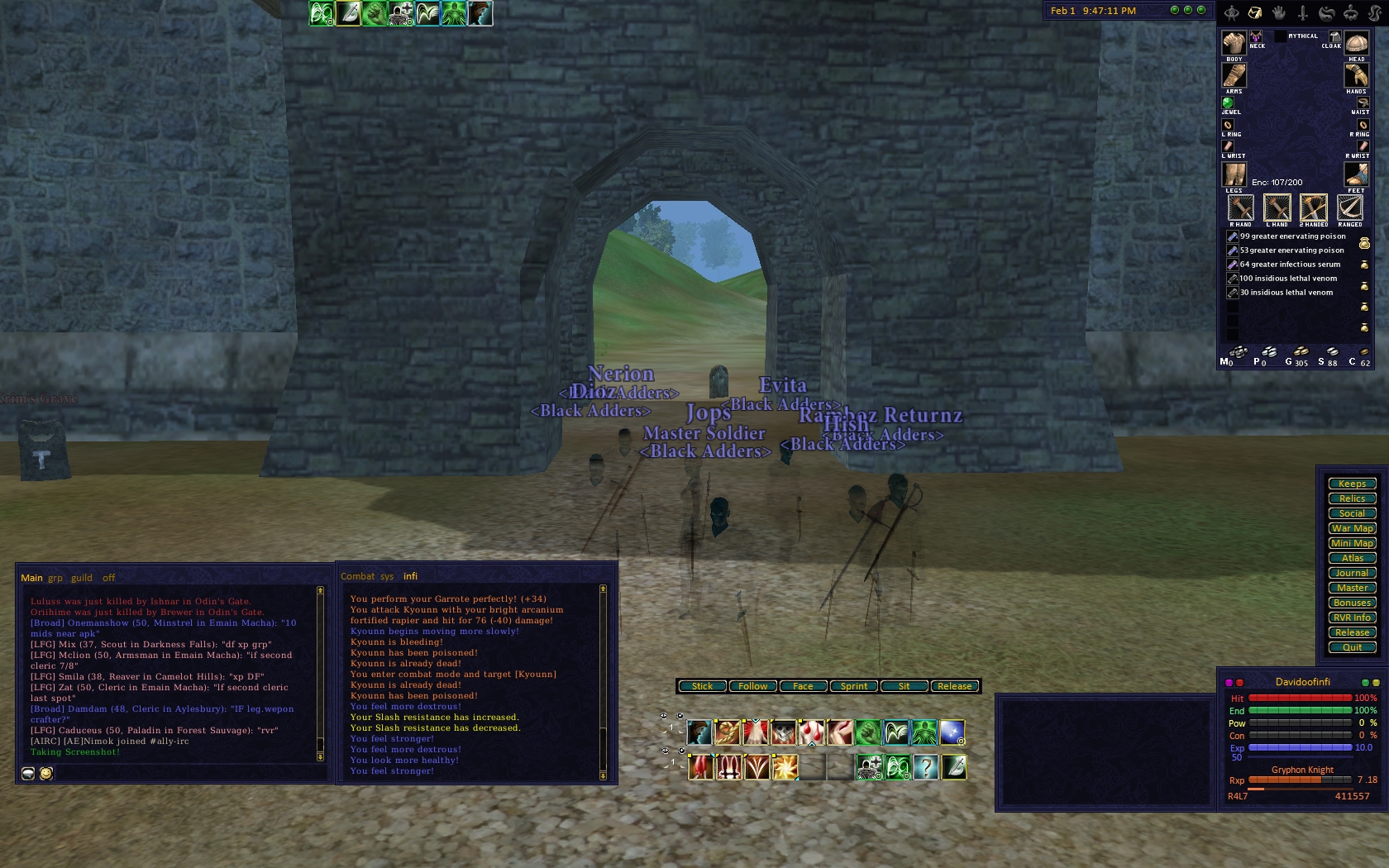
Task: Open the Social panel
Action: 1352,513
